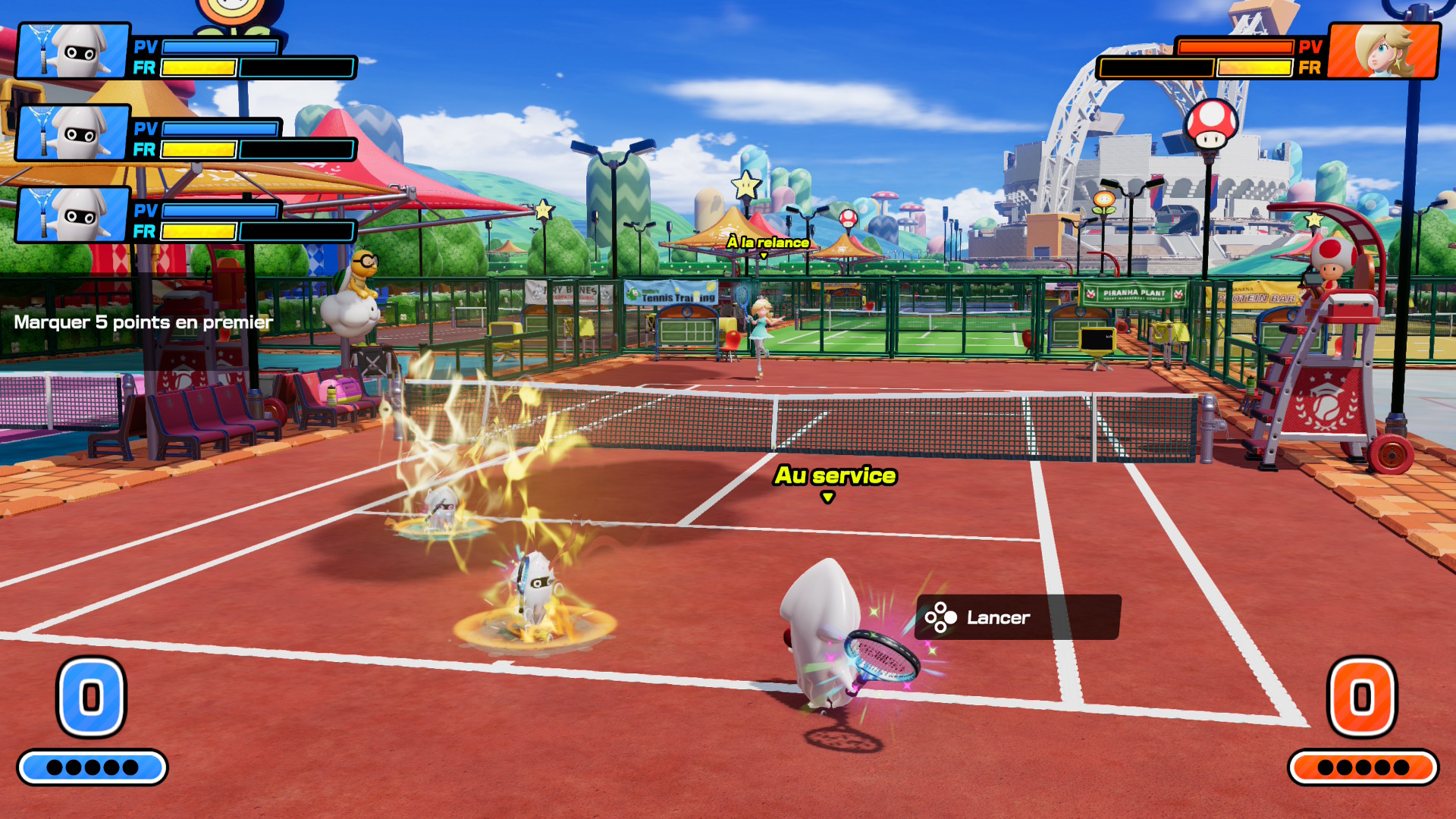This screenshot has height=819, width=1456.
Task: Click the "Au service" server marker
Action: pos(835,476)
